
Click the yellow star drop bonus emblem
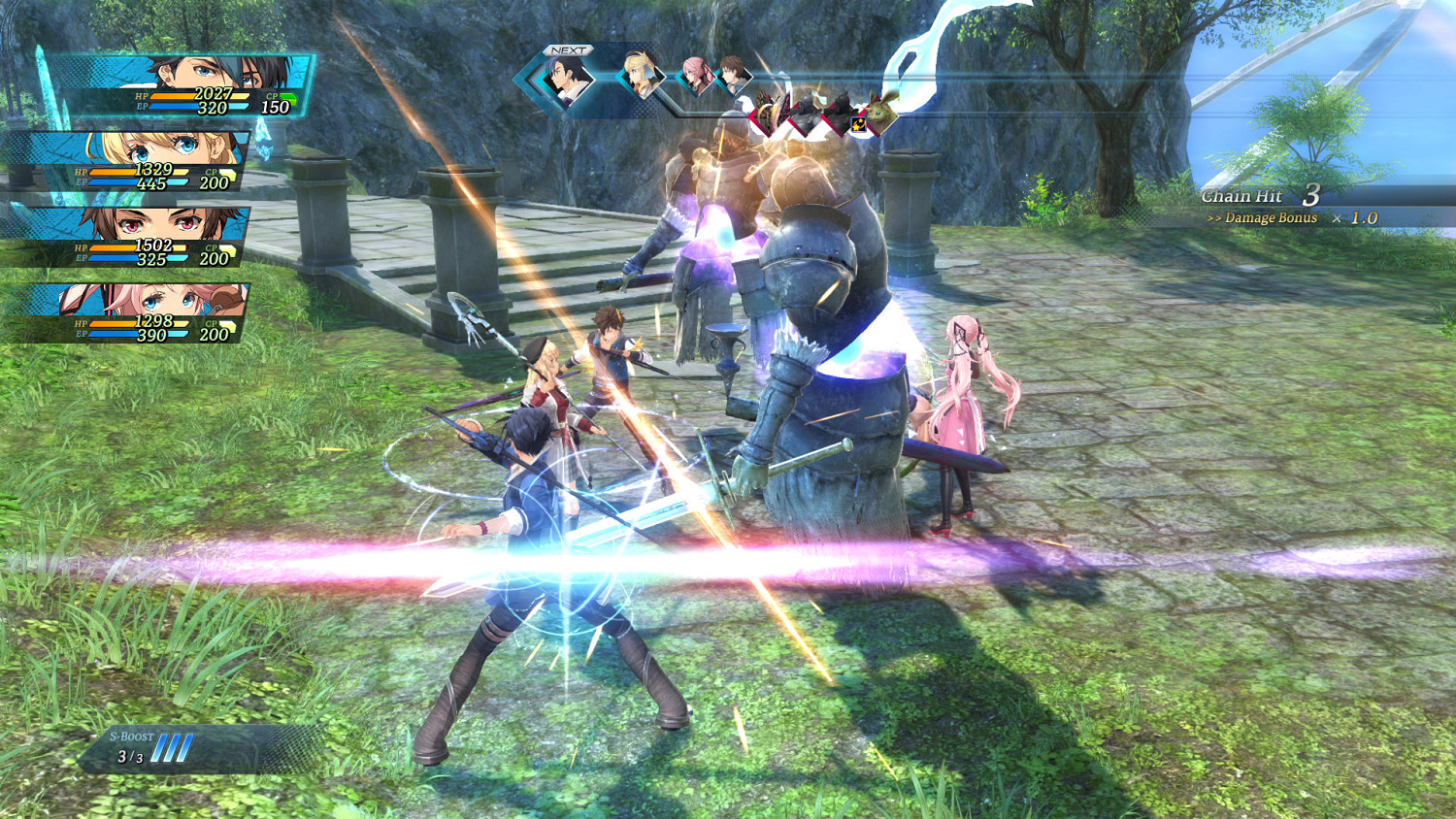858,124
